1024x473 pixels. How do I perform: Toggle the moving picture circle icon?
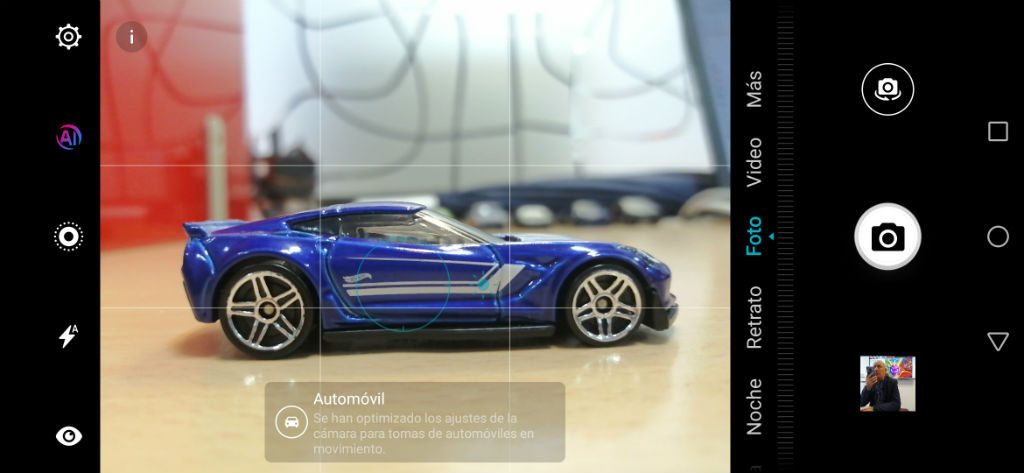coord(68,237)
